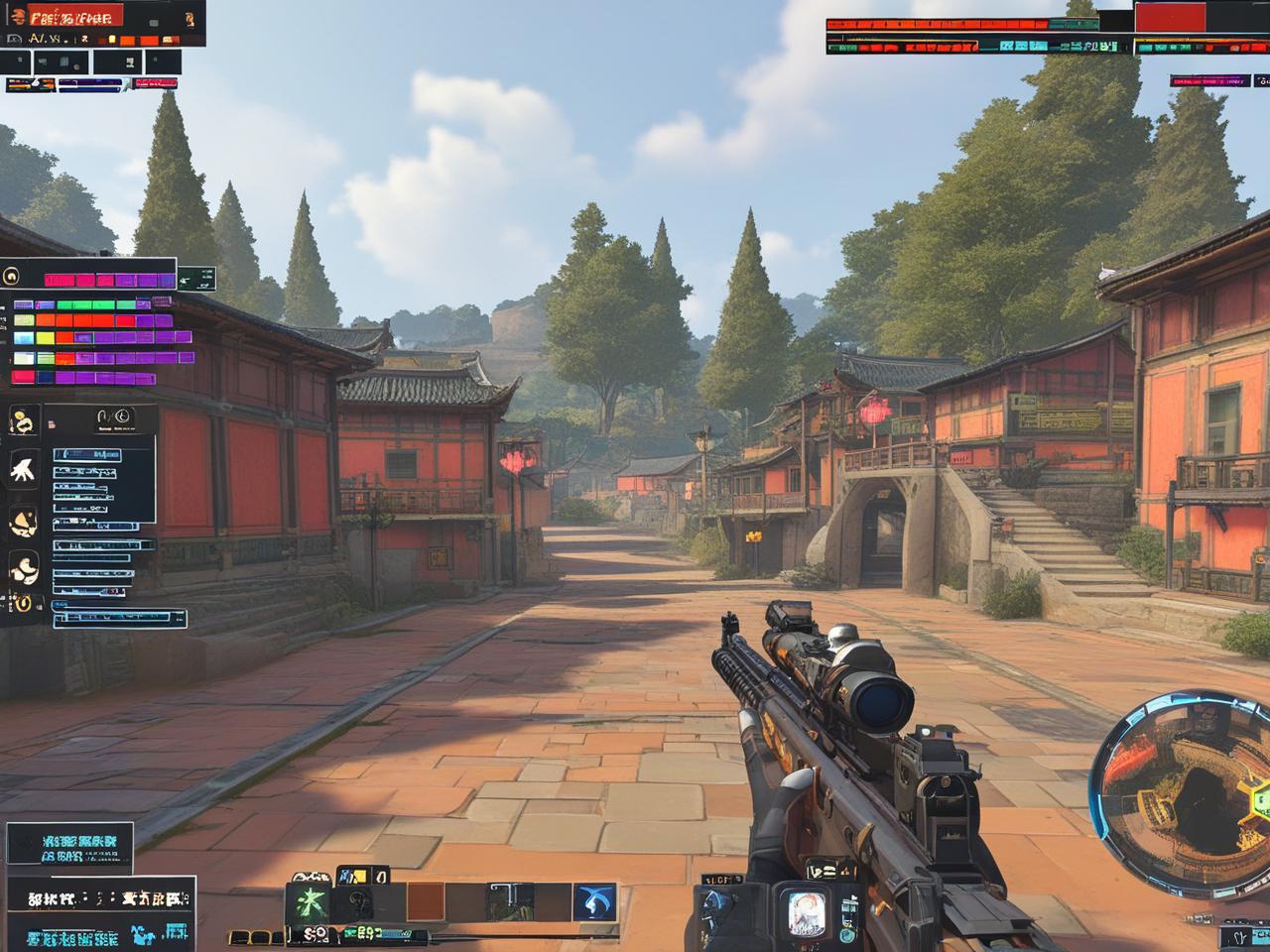Choose the plain orange hotbar slot
This screenshot has height=952, width=1270.
[x=426, y=901]
